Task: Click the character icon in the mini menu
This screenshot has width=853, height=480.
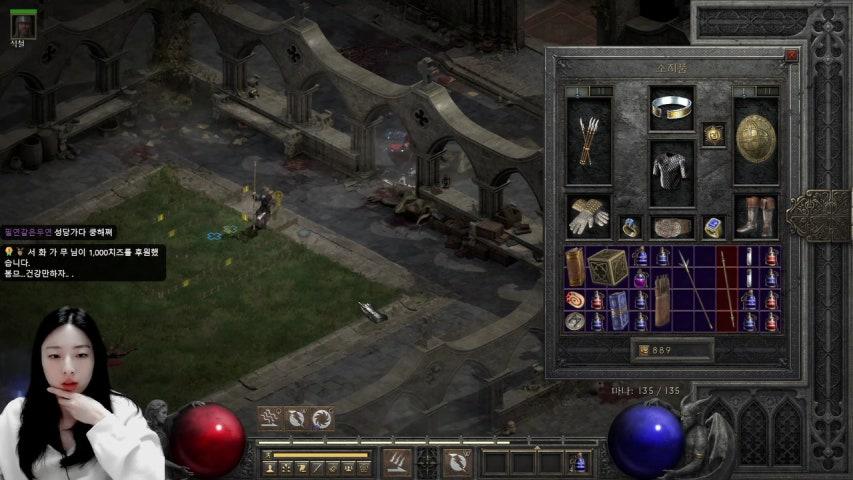Action: coord(270,467)
